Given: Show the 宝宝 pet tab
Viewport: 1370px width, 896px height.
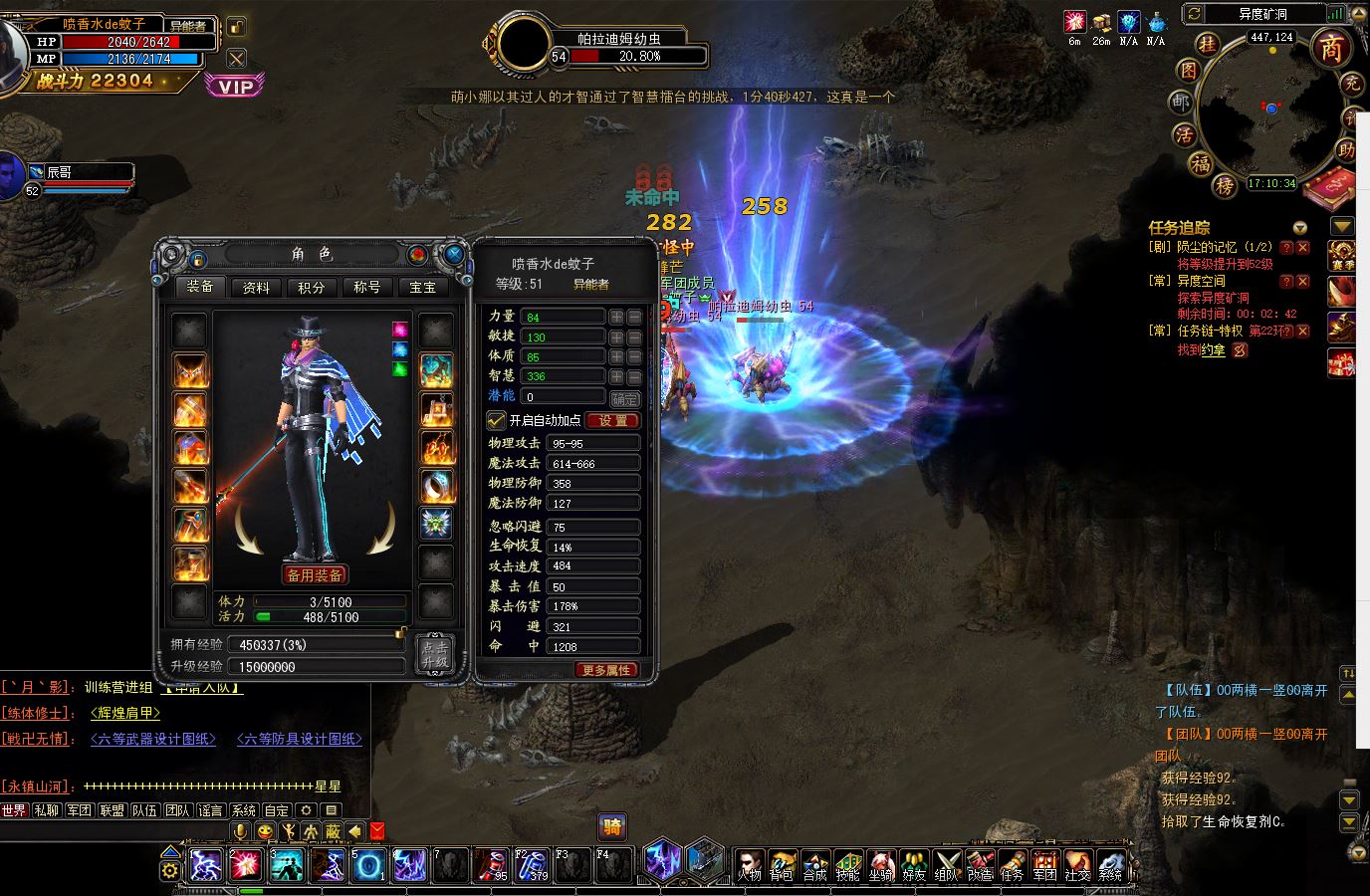Looking at the screenshot, I should point(423,288).
